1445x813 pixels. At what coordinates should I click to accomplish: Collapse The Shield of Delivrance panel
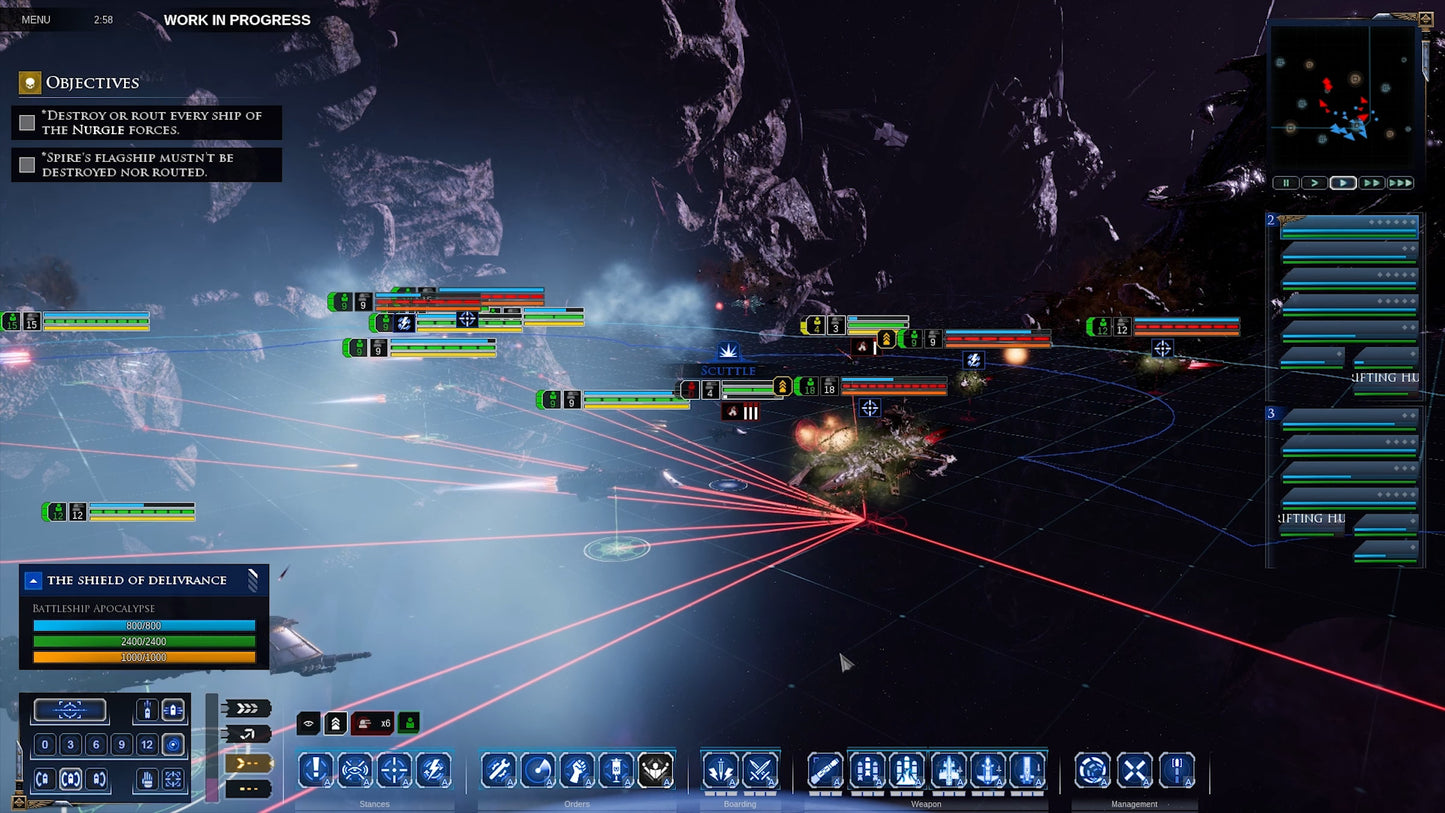[x=33, y=580]
